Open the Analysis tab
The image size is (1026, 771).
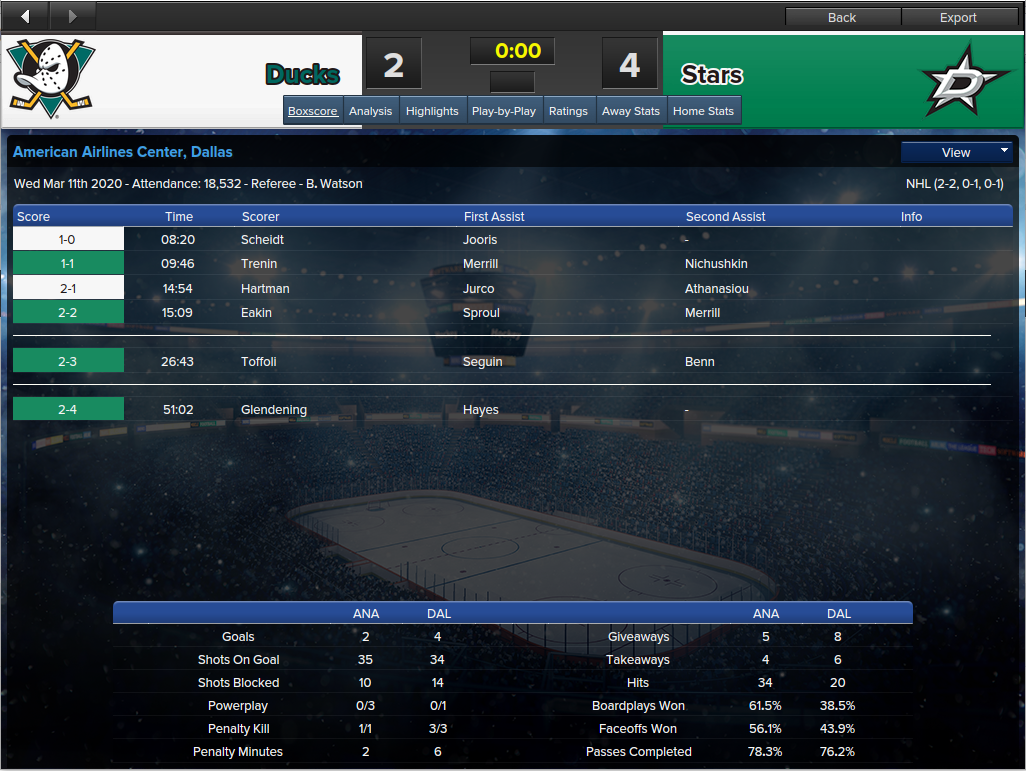click(370, 111)
